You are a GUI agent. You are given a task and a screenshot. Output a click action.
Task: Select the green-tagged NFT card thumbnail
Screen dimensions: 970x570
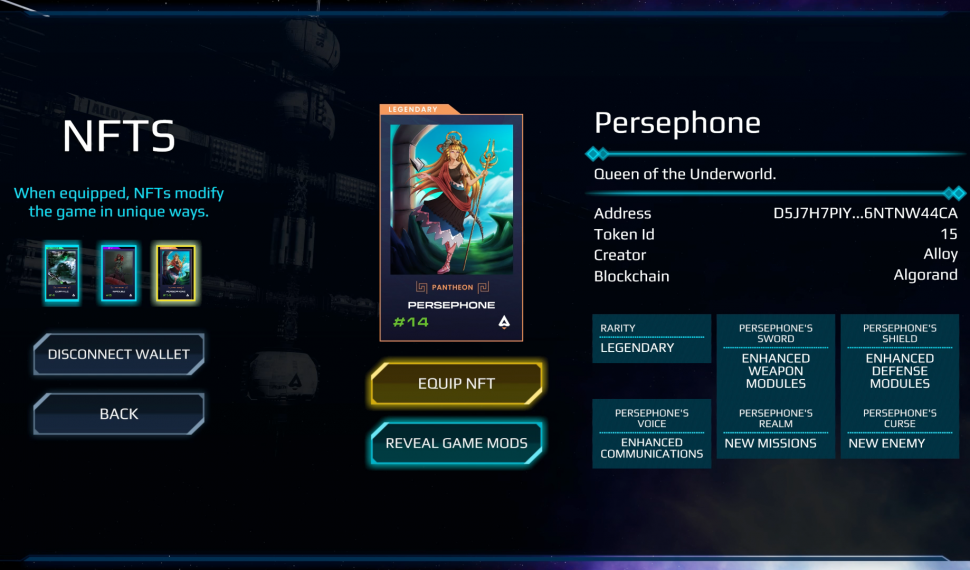(x=62, y=272)
